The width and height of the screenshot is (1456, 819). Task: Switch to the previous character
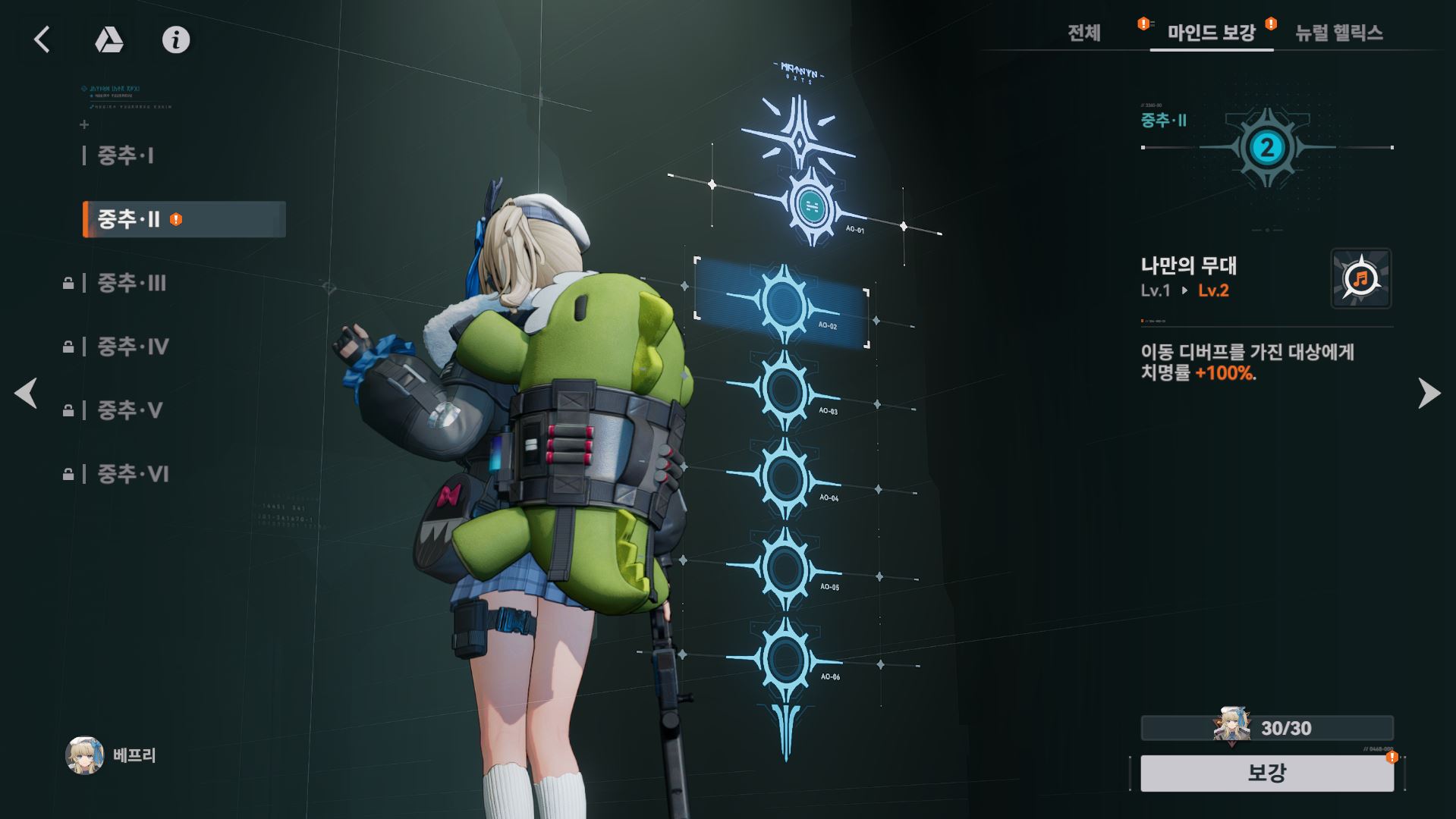tap(27, 393)
